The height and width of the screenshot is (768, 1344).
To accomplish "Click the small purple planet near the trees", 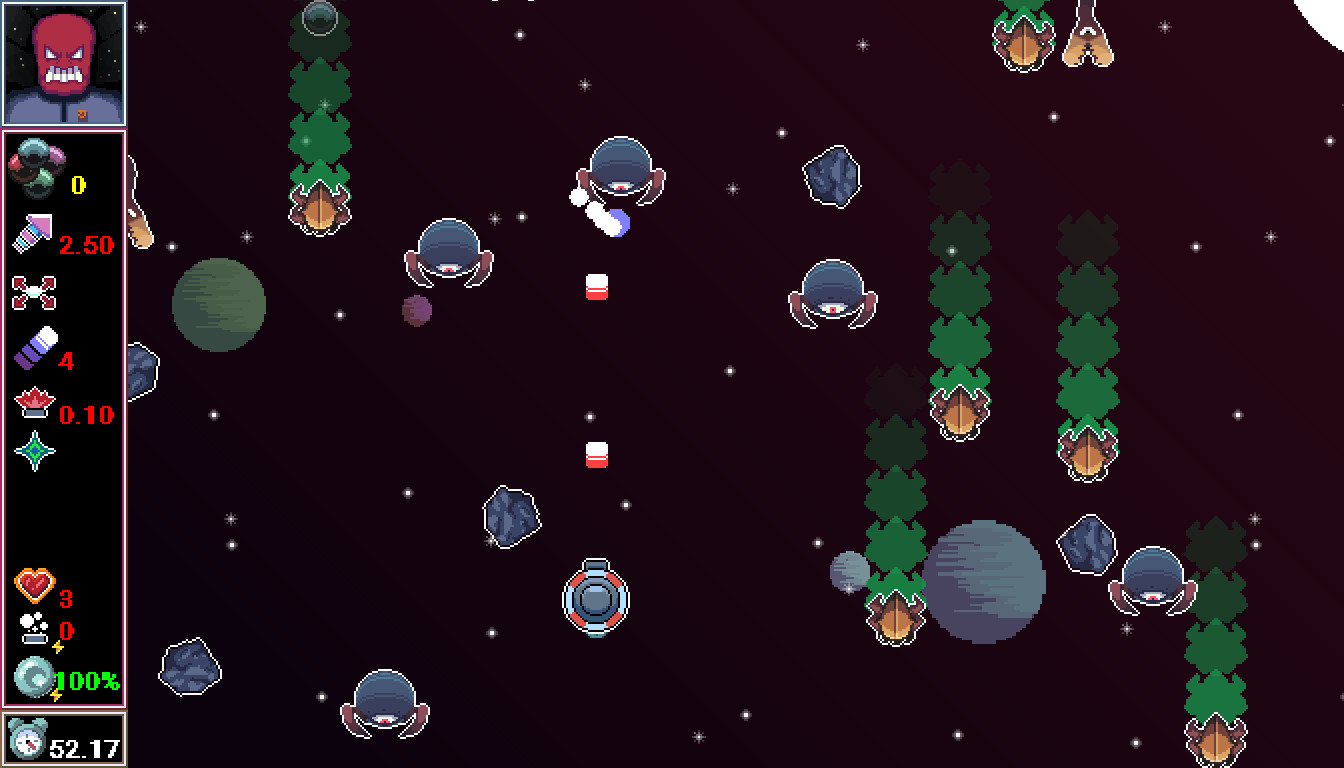I will pyautogui.click(x=415, y=310).
